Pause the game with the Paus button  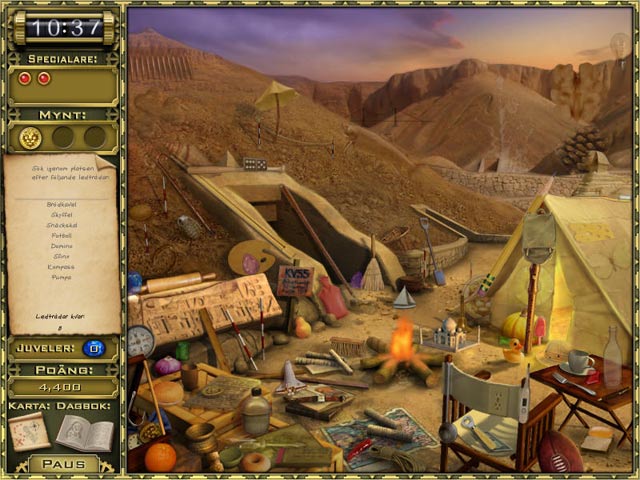pos(63,464)
